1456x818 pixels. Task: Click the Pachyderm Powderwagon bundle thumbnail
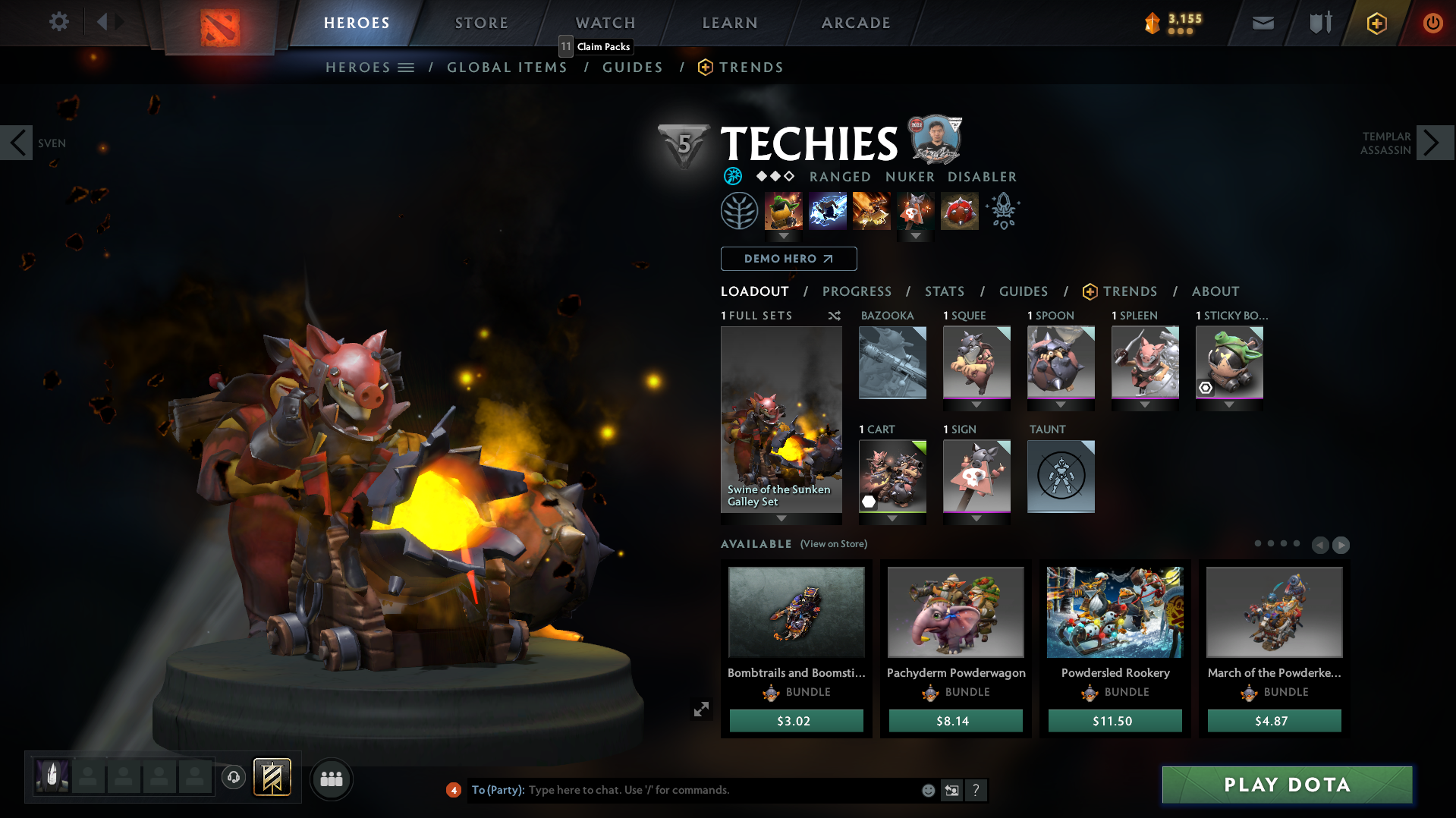(x=955, y=612)
